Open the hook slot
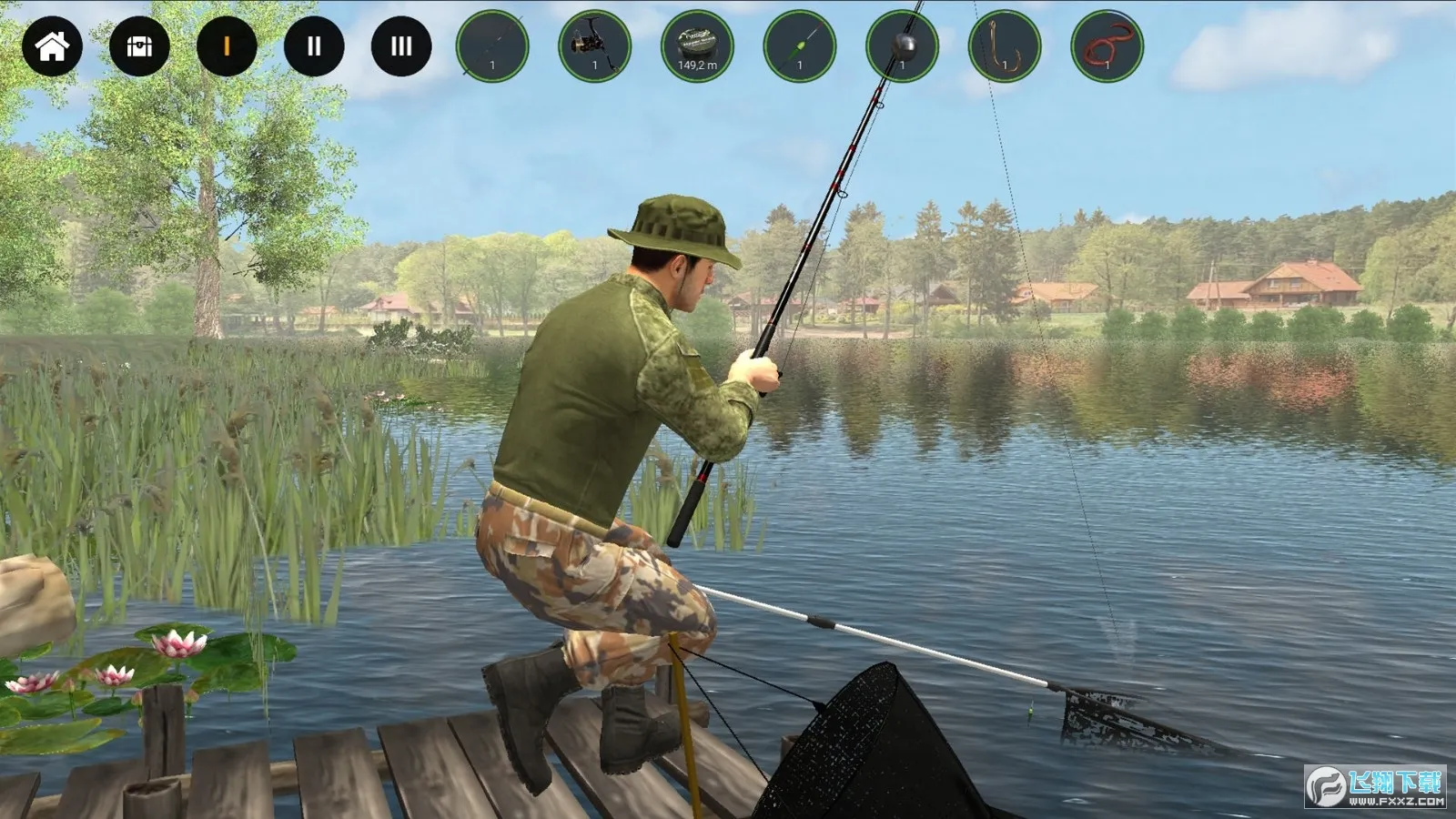Screen dimensions: 1456x819 (1005, 45)
